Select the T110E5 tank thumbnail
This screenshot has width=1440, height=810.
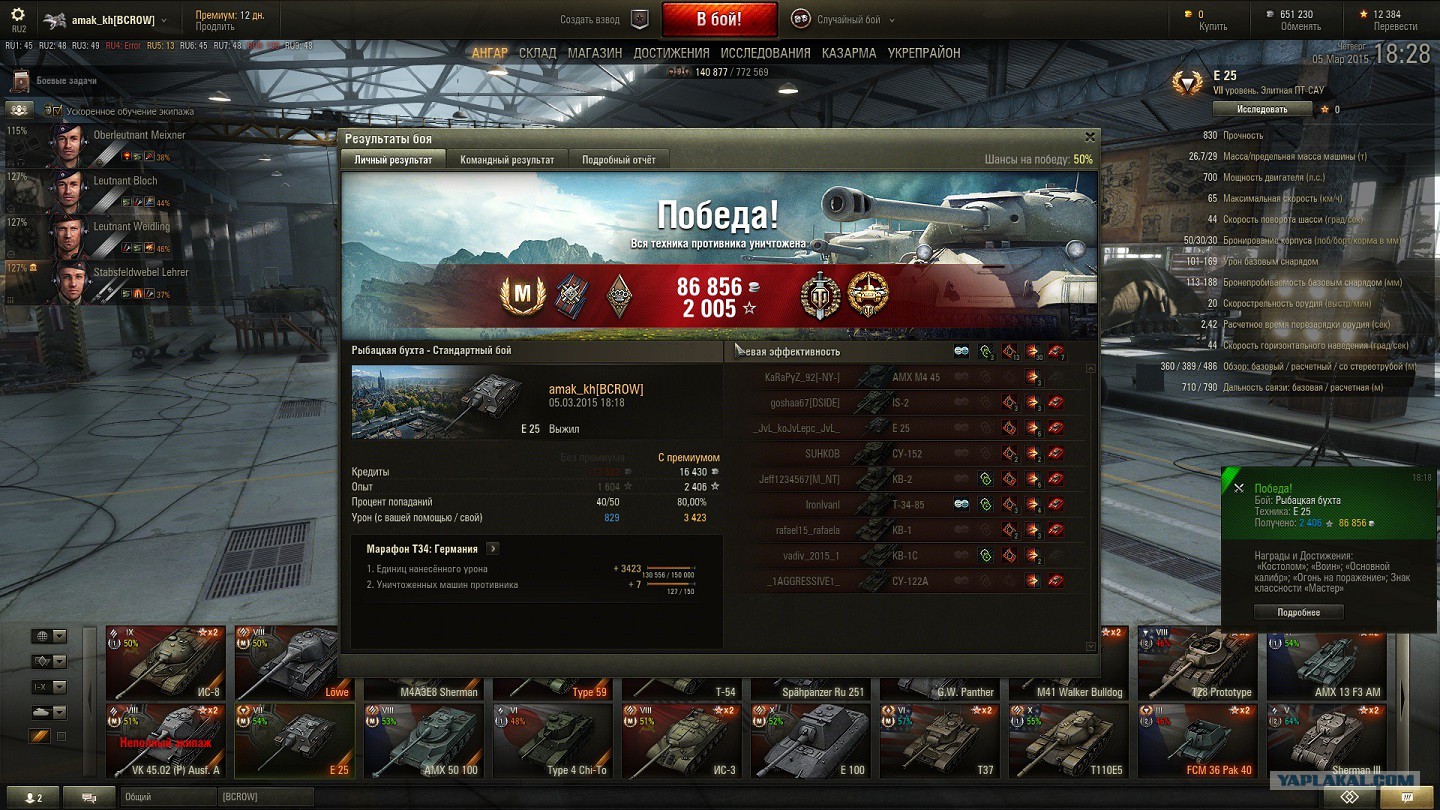tap(1069, 740)
